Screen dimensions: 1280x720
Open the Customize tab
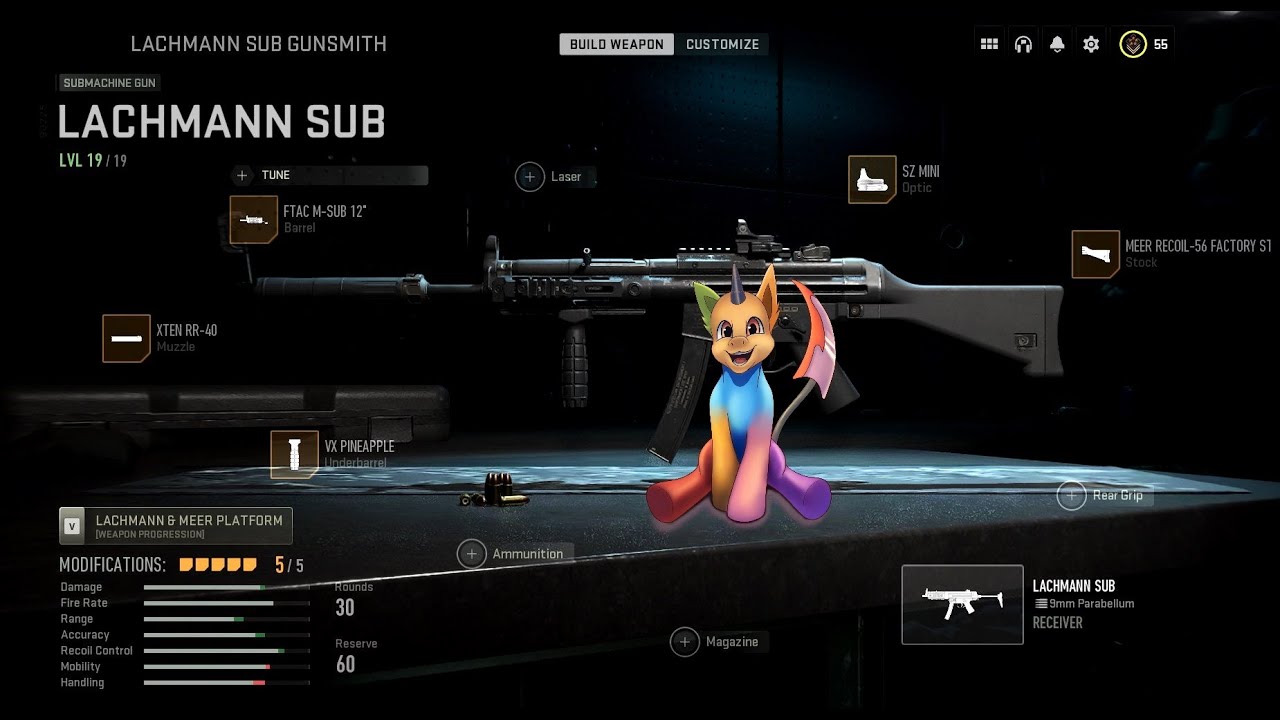click(722, 44)
